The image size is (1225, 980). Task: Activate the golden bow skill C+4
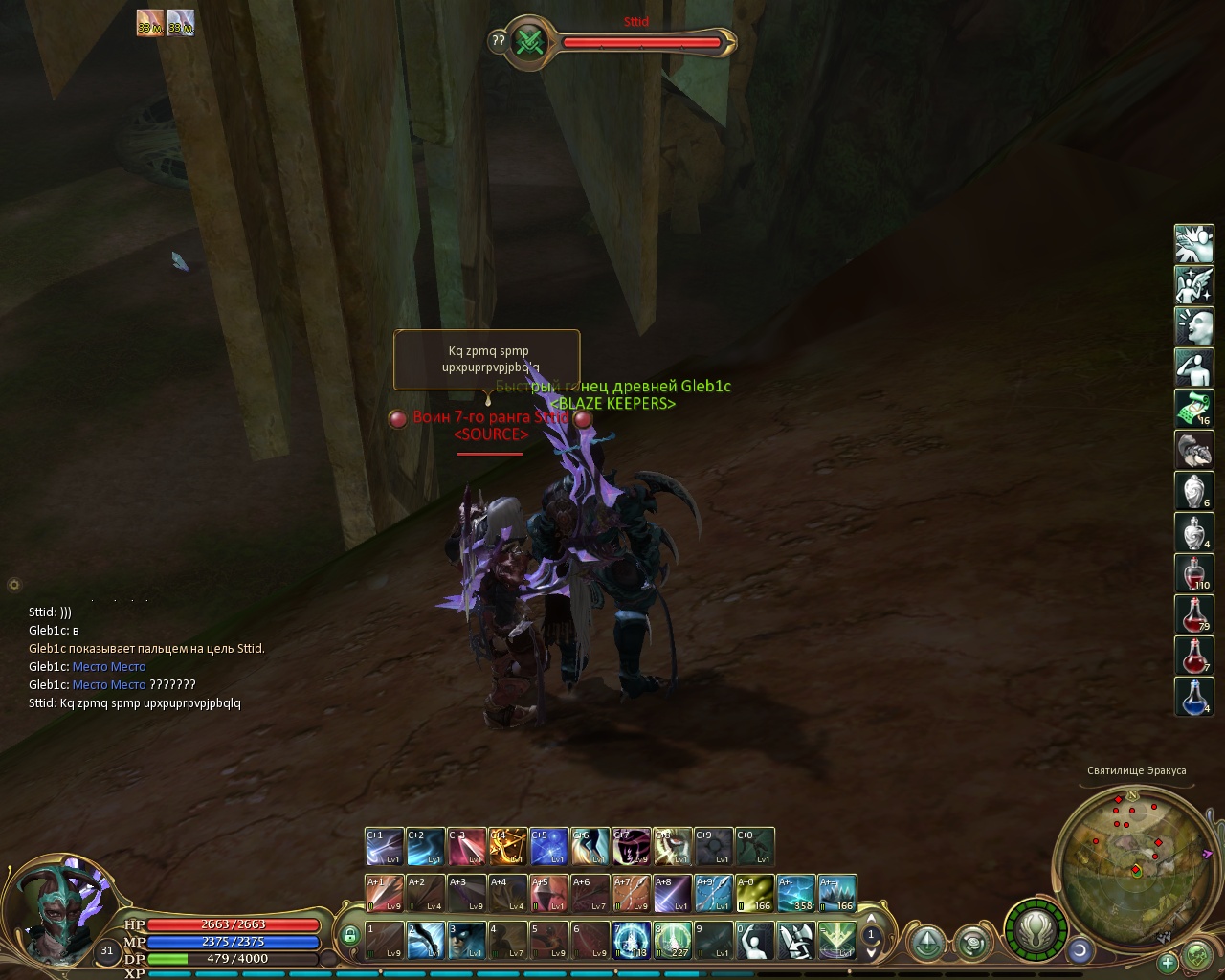[507, 846]
